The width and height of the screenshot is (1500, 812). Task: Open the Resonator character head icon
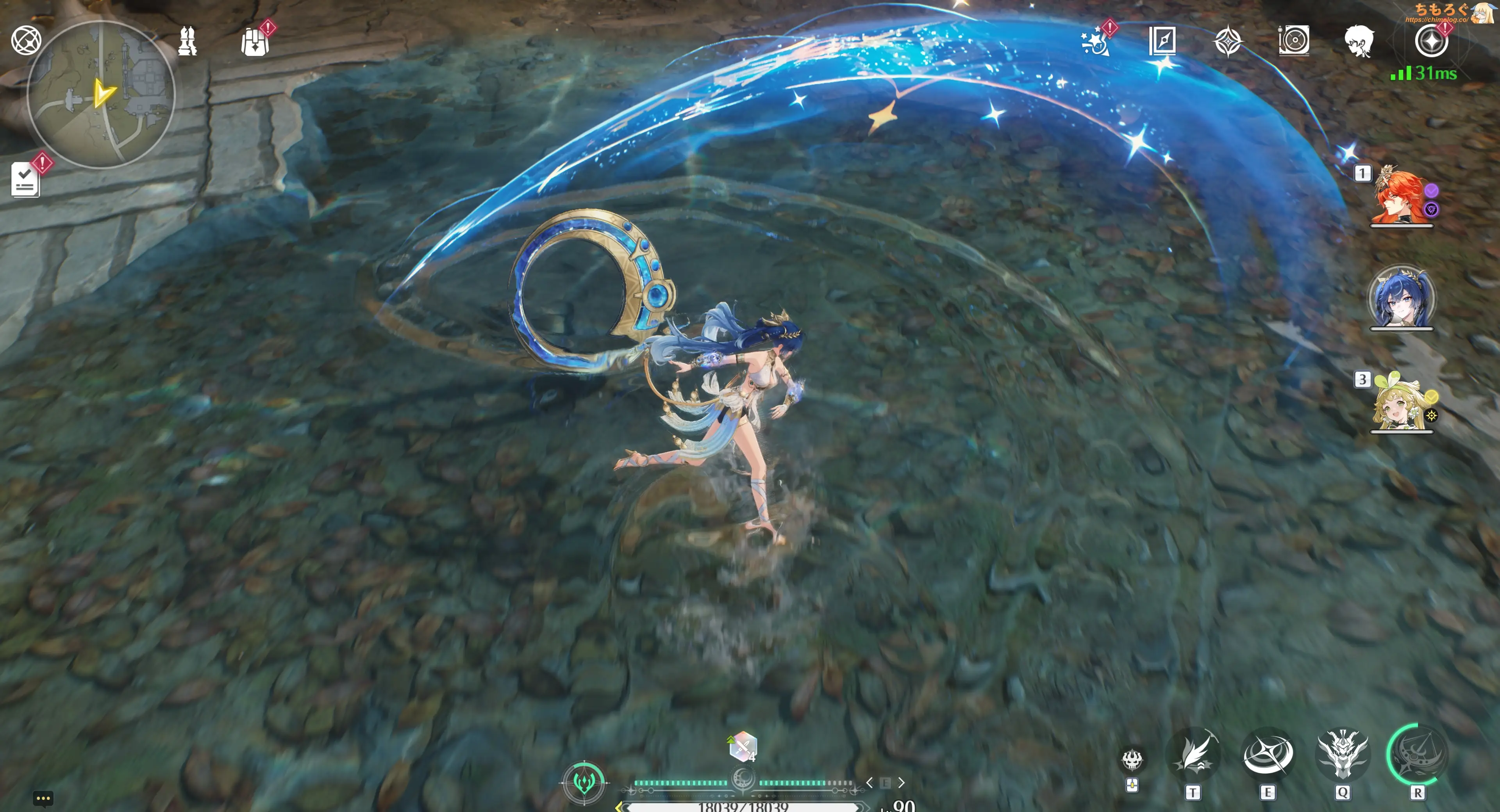(1359, 41)
